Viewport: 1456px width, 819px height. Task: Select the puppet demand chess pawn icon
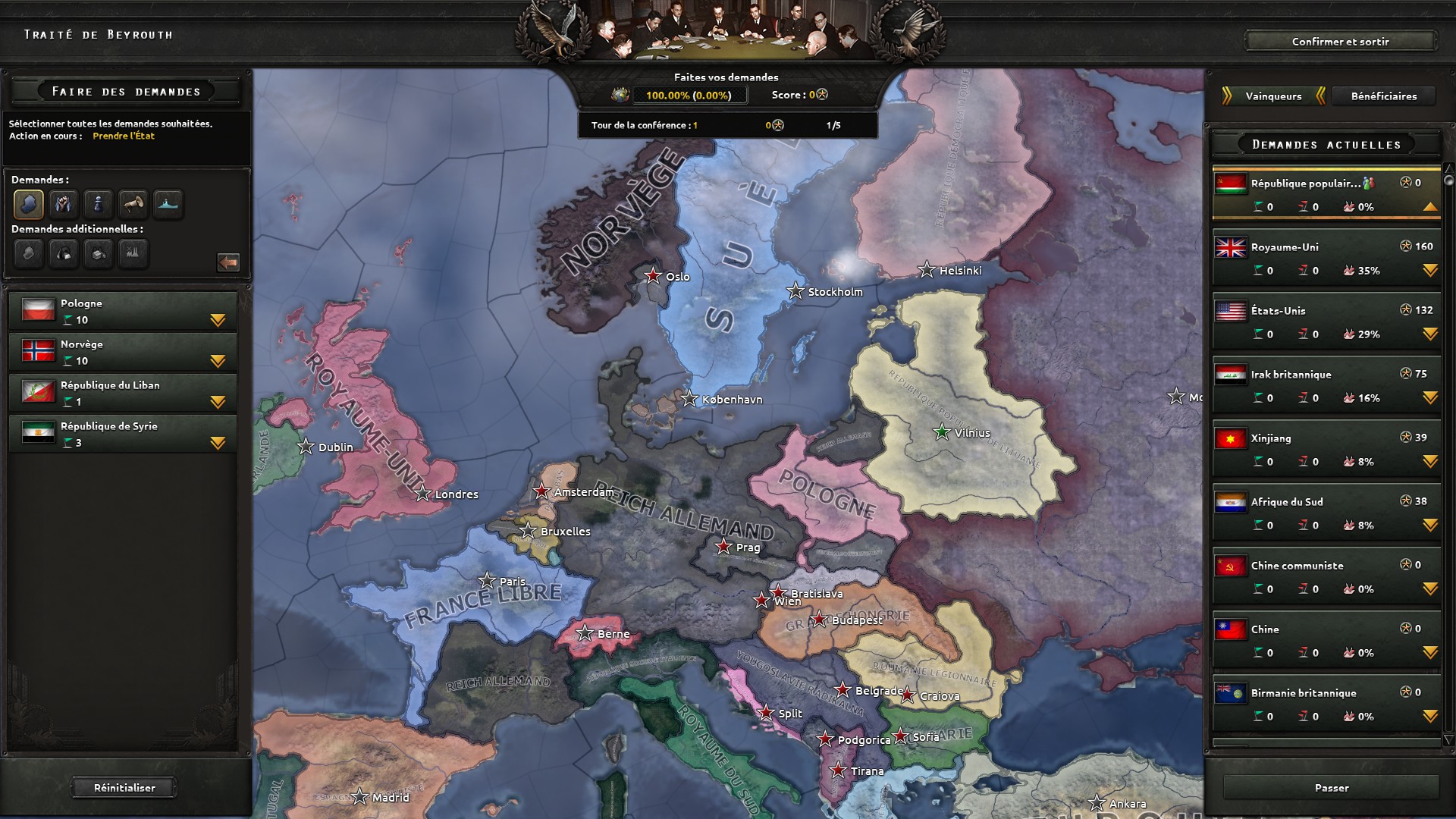tap(99, 204)
